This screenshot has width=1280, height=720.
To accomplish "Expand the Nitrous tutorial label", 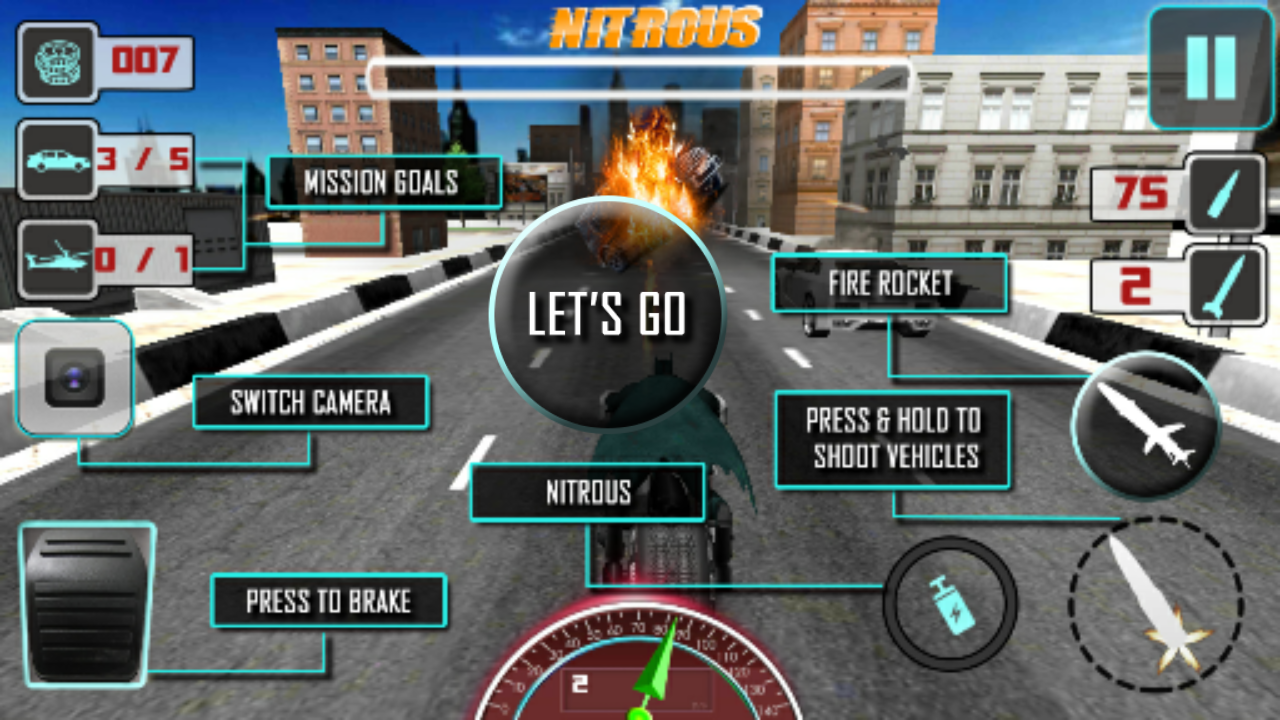I will point(587,492).
